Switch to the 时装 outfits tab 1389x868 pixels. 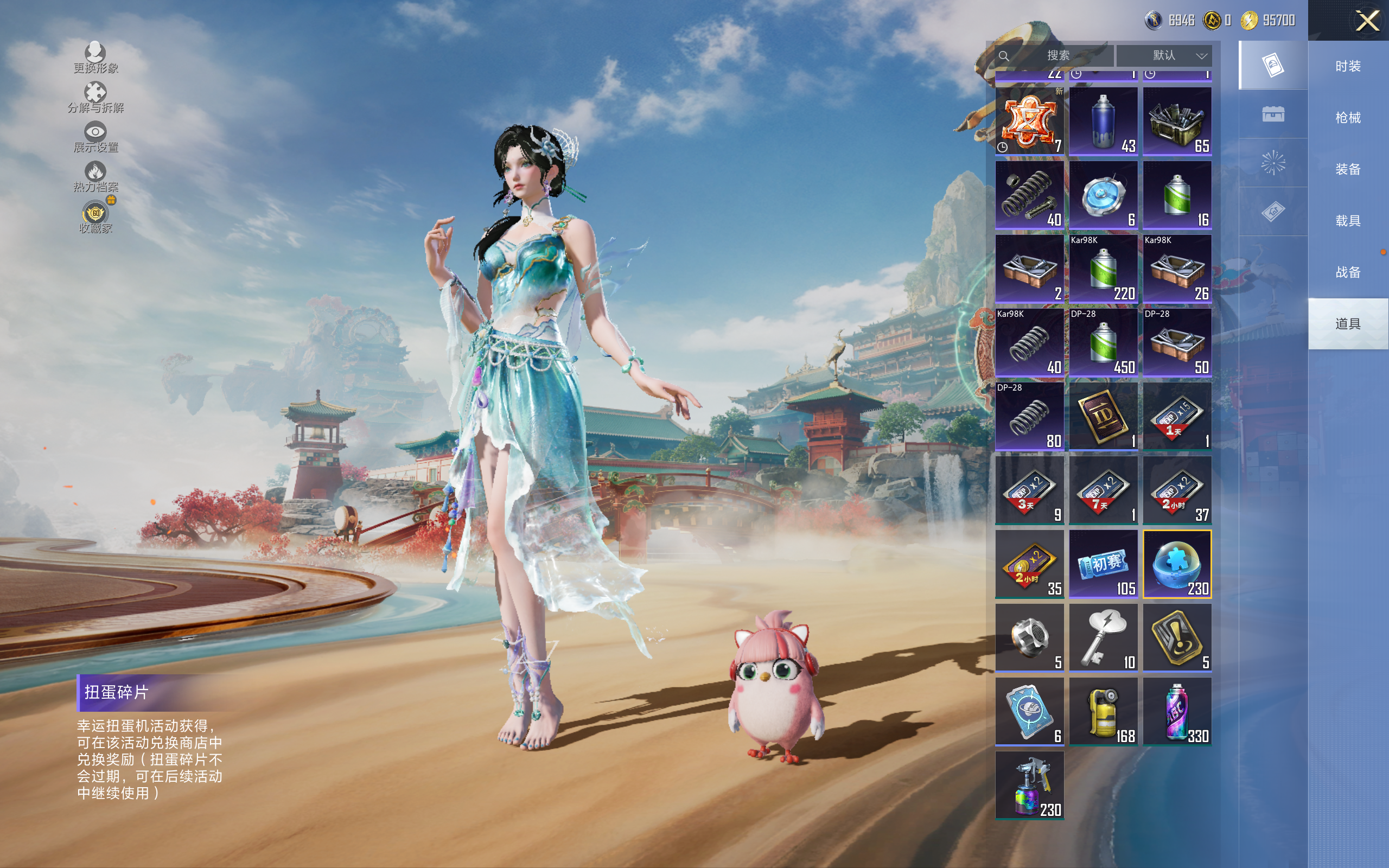(1348, 67)
